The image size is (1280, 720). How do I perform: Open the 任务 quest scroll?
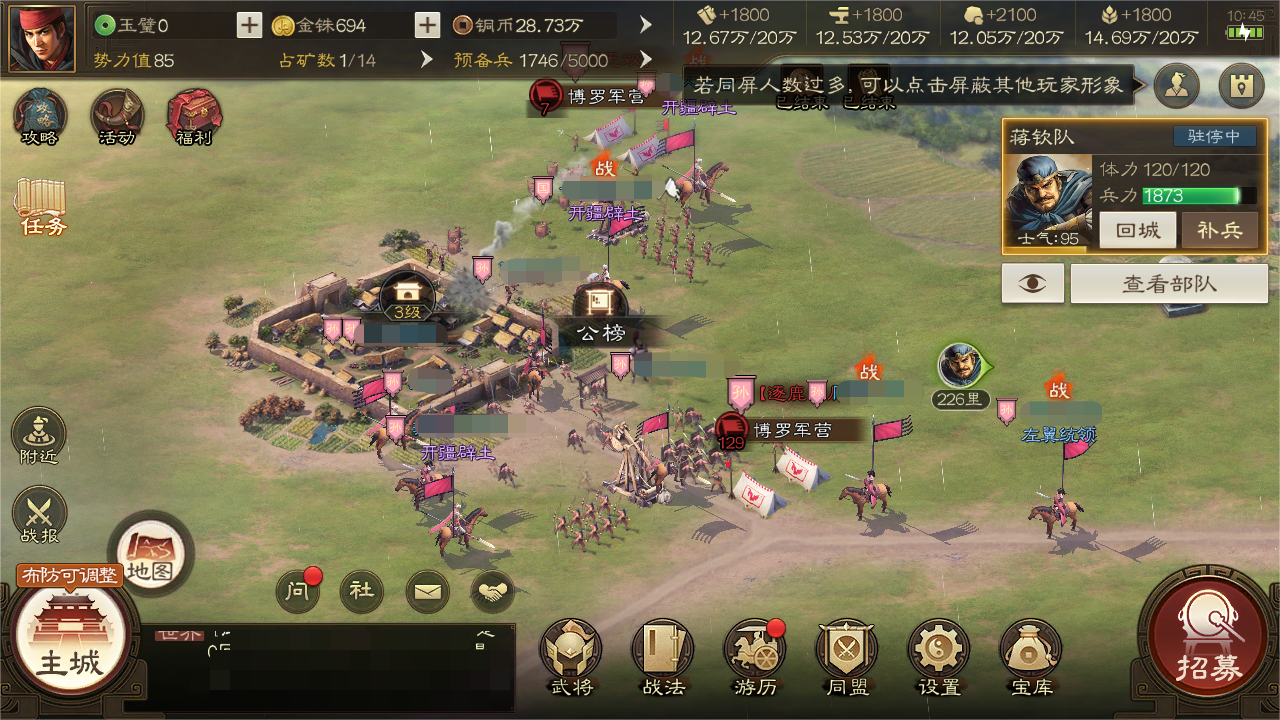point(40,206)
